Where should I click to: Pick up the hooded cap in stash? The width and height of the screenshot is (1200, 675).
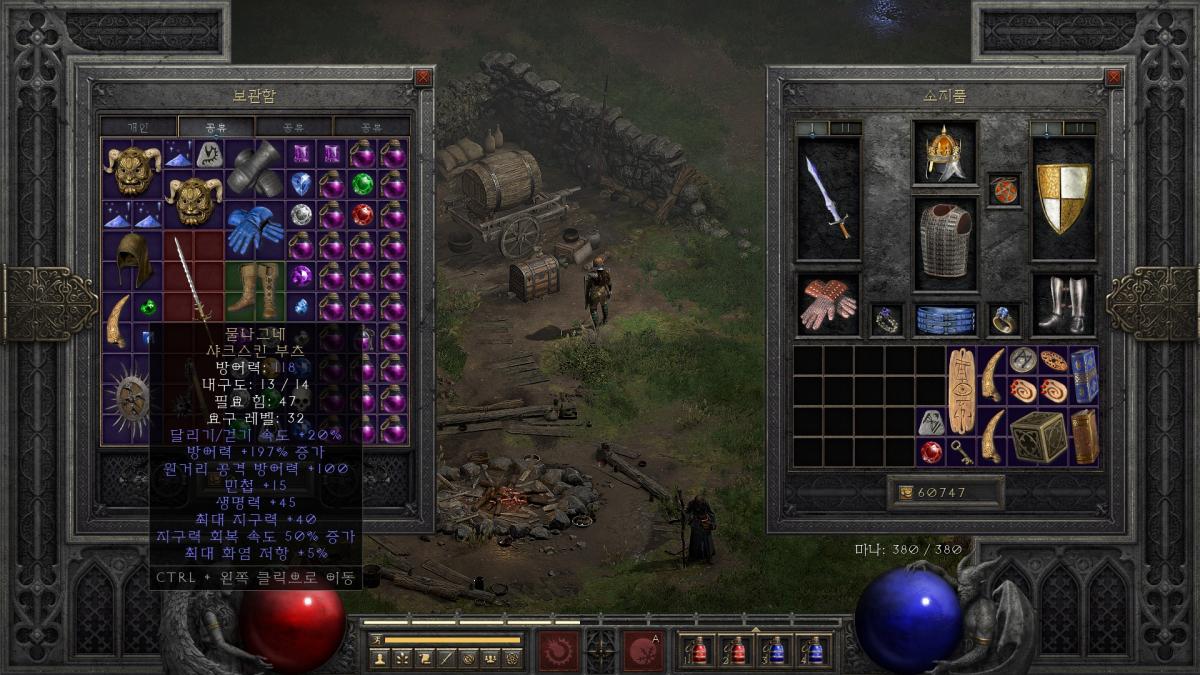[x=132, y=260]
